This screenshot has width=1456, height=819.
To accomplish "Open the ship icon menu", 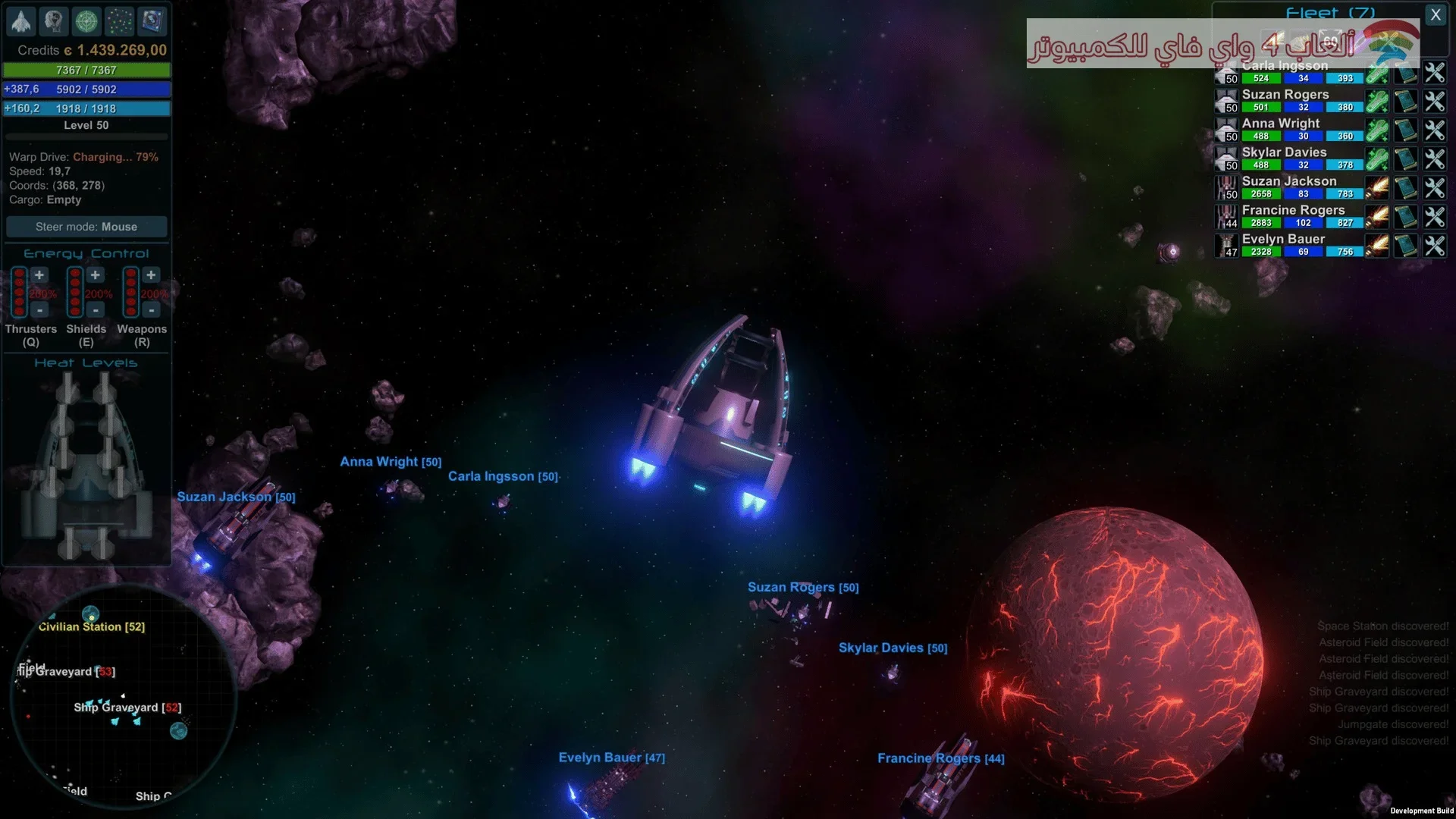I will click(21, 21).
